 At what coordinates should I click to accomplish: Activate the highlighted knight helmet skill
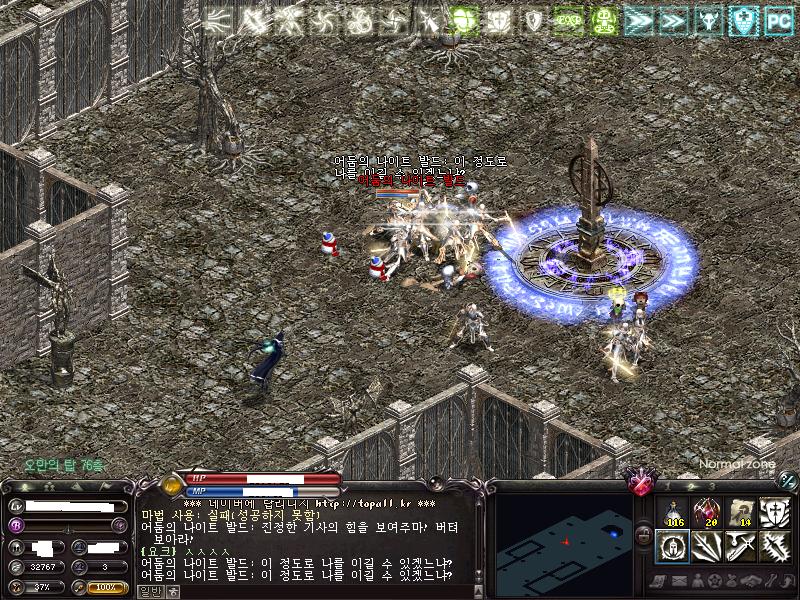coord(673,546)
